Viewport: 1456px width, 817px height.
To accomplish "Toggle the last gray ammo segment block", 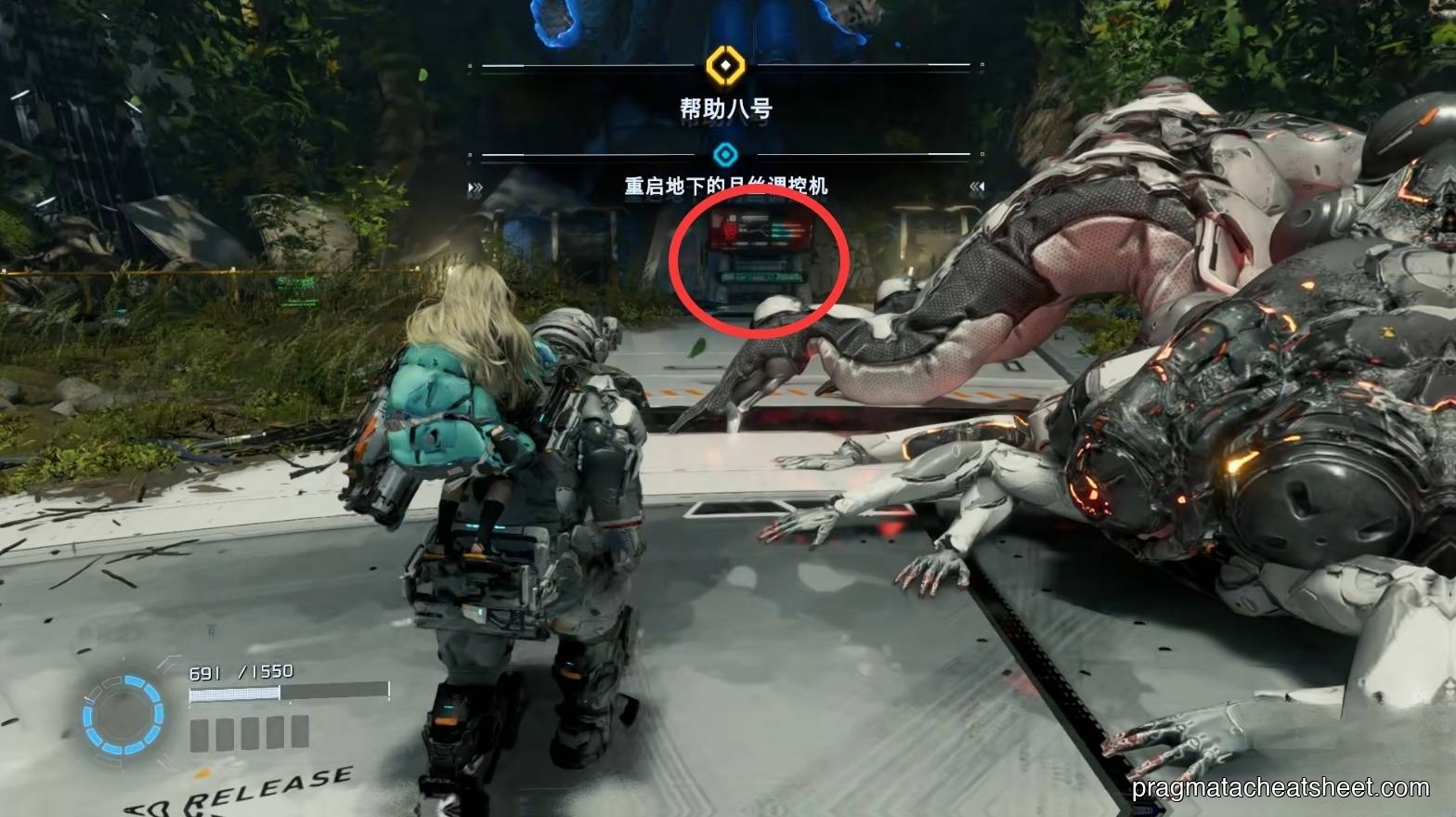I will click(x=300, y=733).
